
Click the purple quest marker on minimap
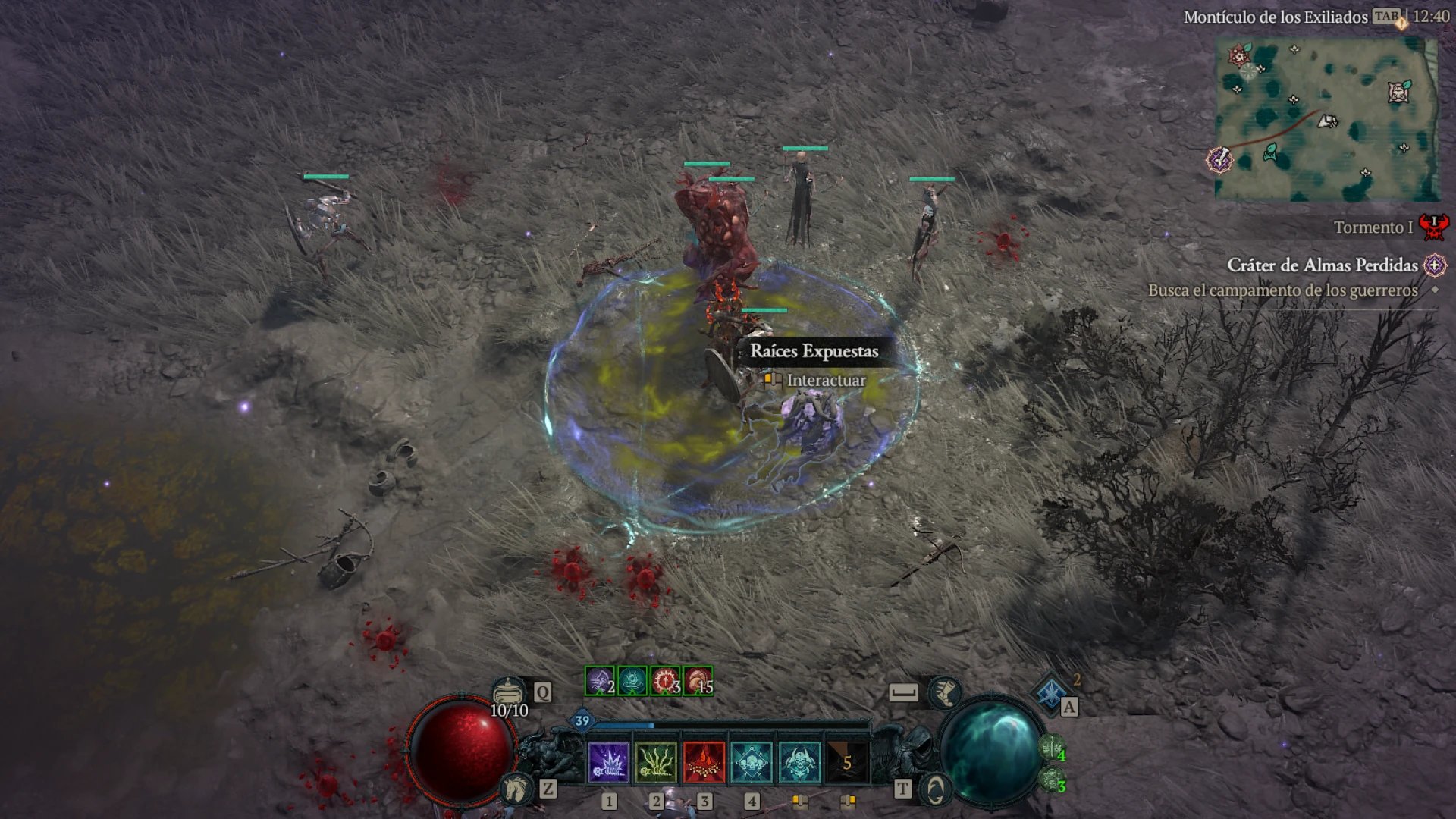1219,160
